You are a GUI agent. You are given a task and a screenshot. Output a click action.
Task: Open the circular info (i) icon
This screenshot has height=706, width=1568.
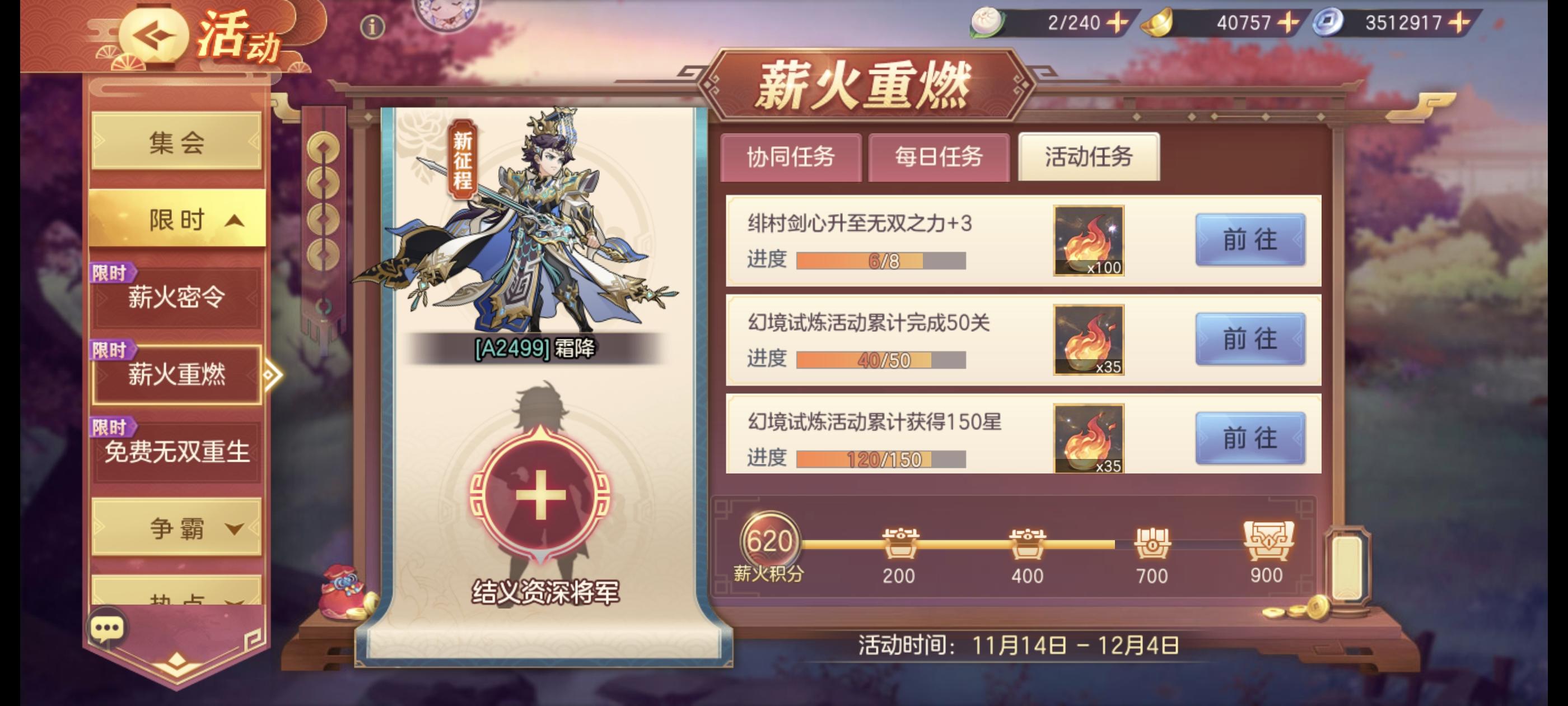374,26
